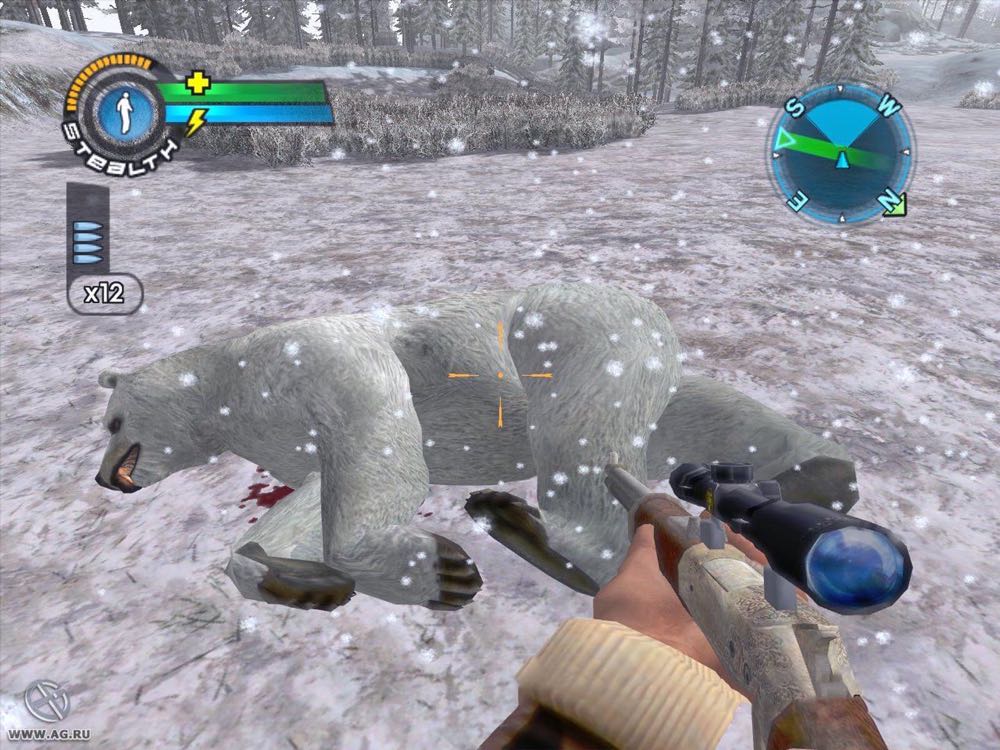Screen dimensions: 1000x750
Task: Open the circular compass minimap
Action: 841,153
